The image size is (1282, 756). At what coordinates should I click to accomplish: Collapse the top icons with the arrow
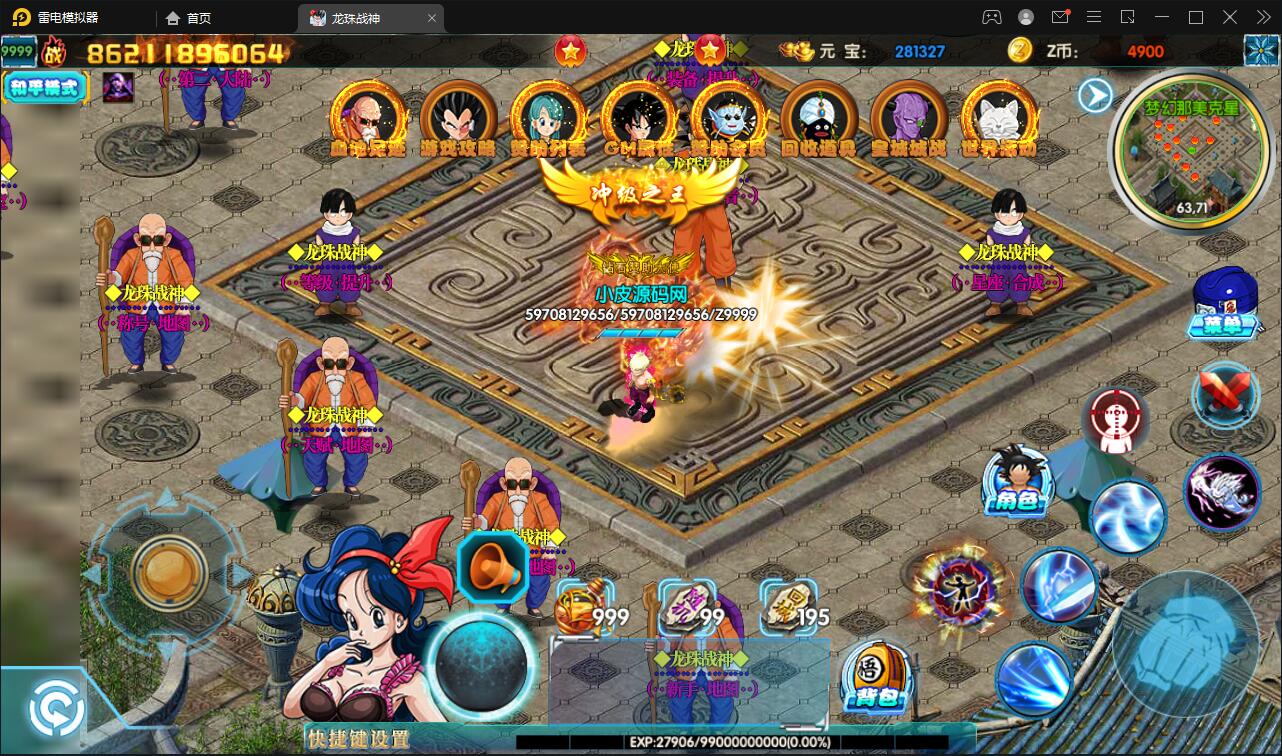pos(1096,95)
